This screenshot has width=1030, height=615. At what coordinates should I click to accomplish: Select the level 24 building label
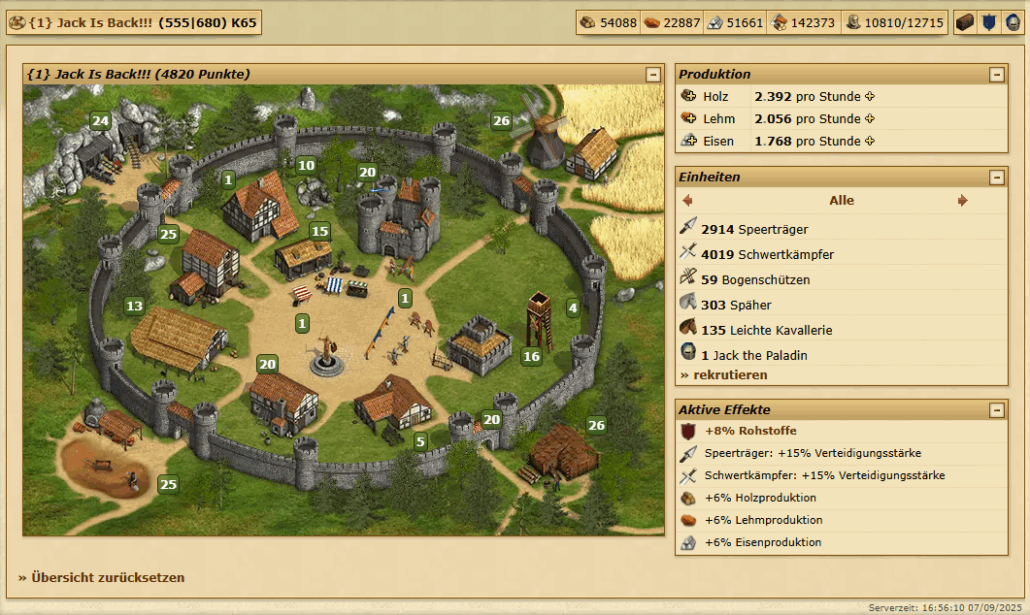coord(100,121)
